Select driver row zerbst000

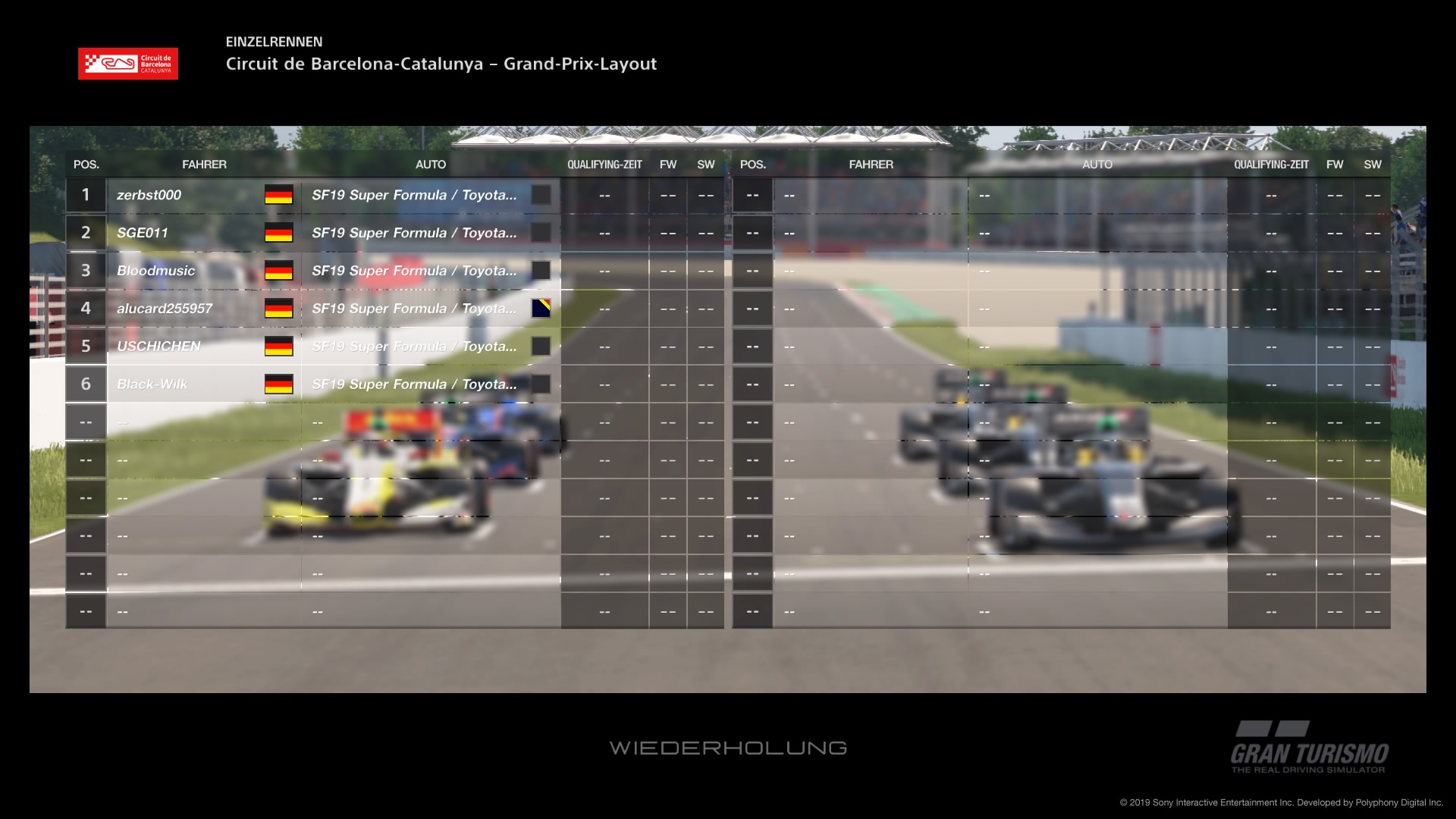coord(149,195)
